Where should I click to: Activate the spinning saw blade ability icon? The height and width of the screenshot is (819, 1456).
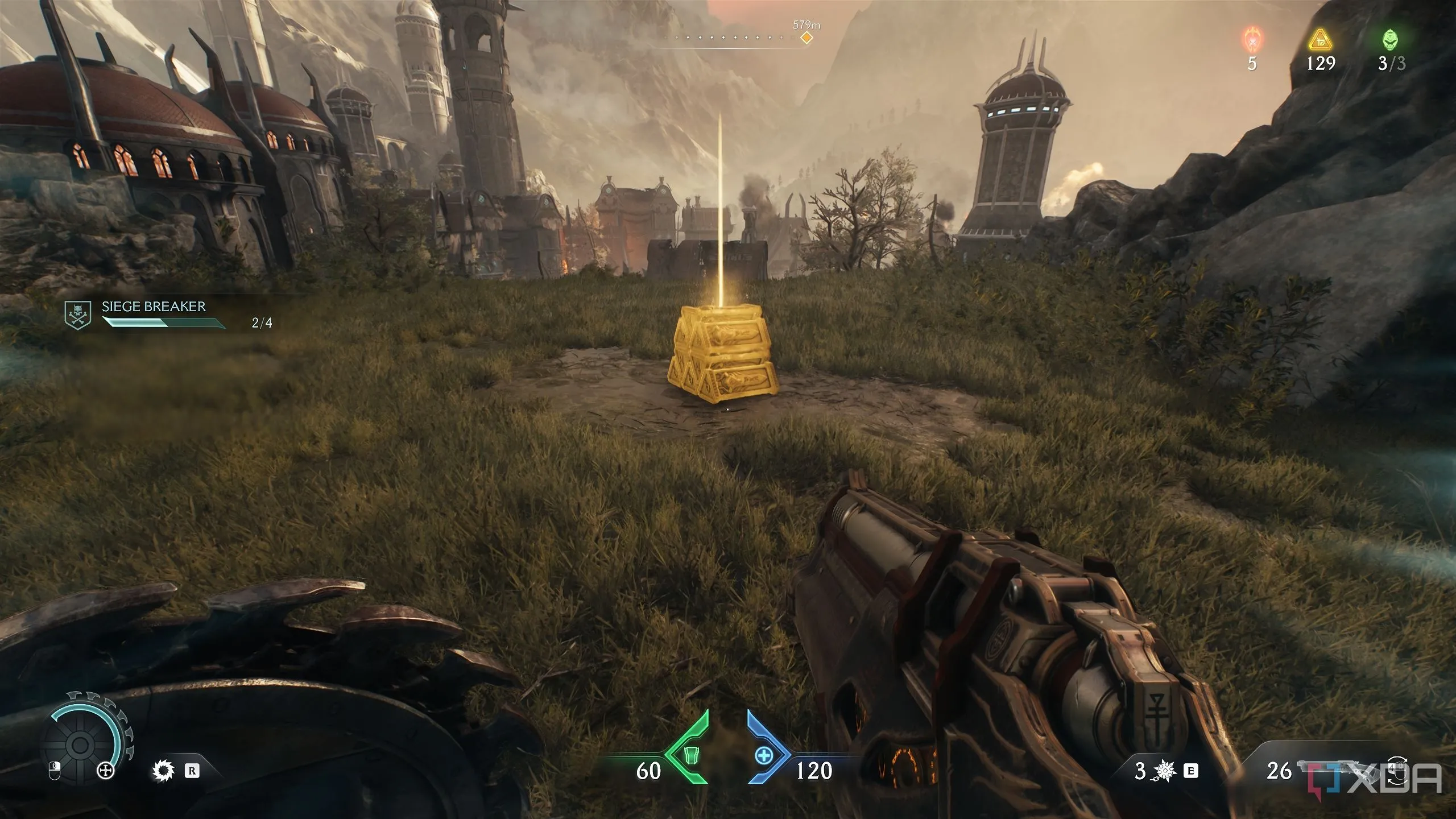point(164,771)
